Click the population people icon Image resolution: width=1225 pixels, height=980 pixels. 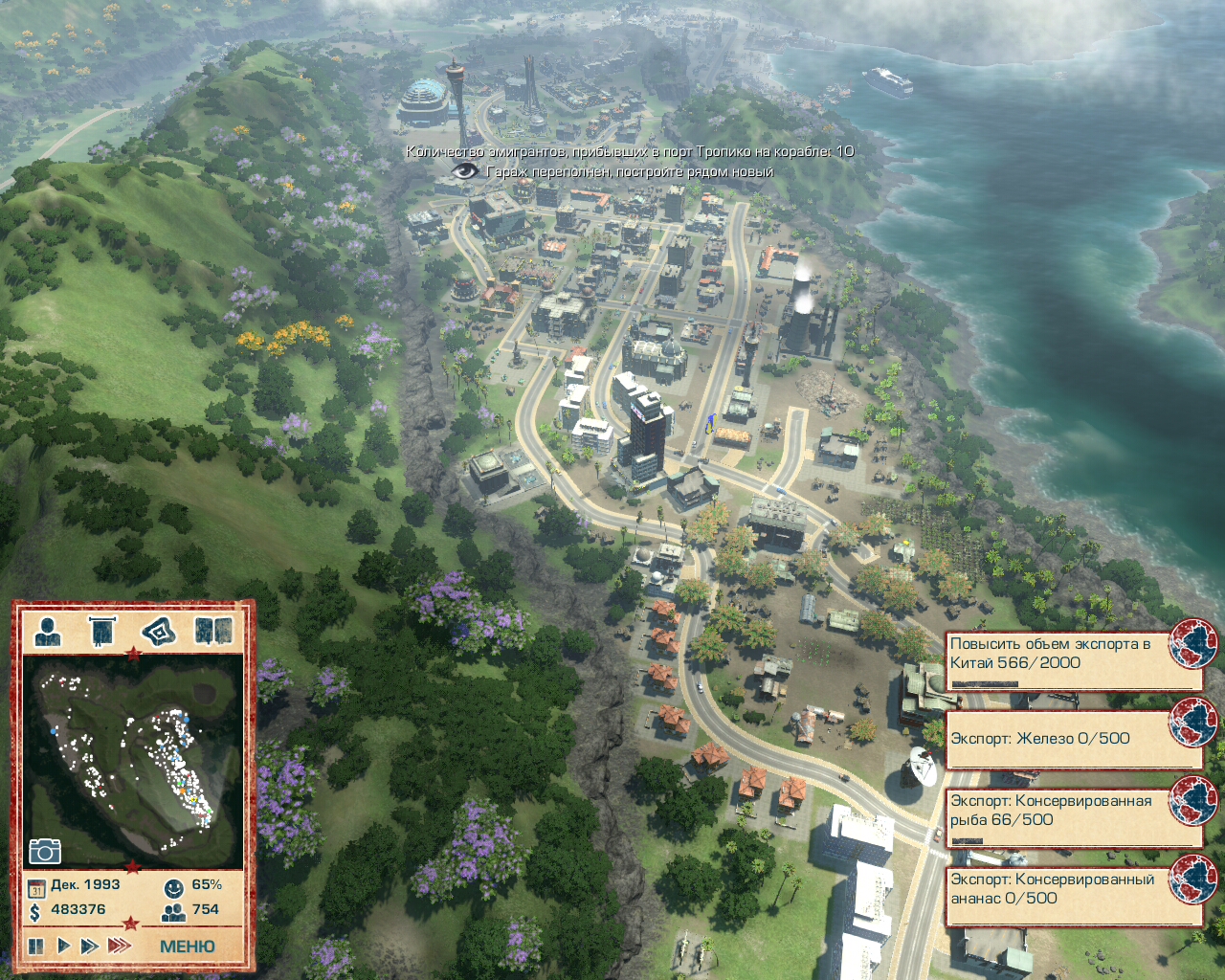[173, 912]
